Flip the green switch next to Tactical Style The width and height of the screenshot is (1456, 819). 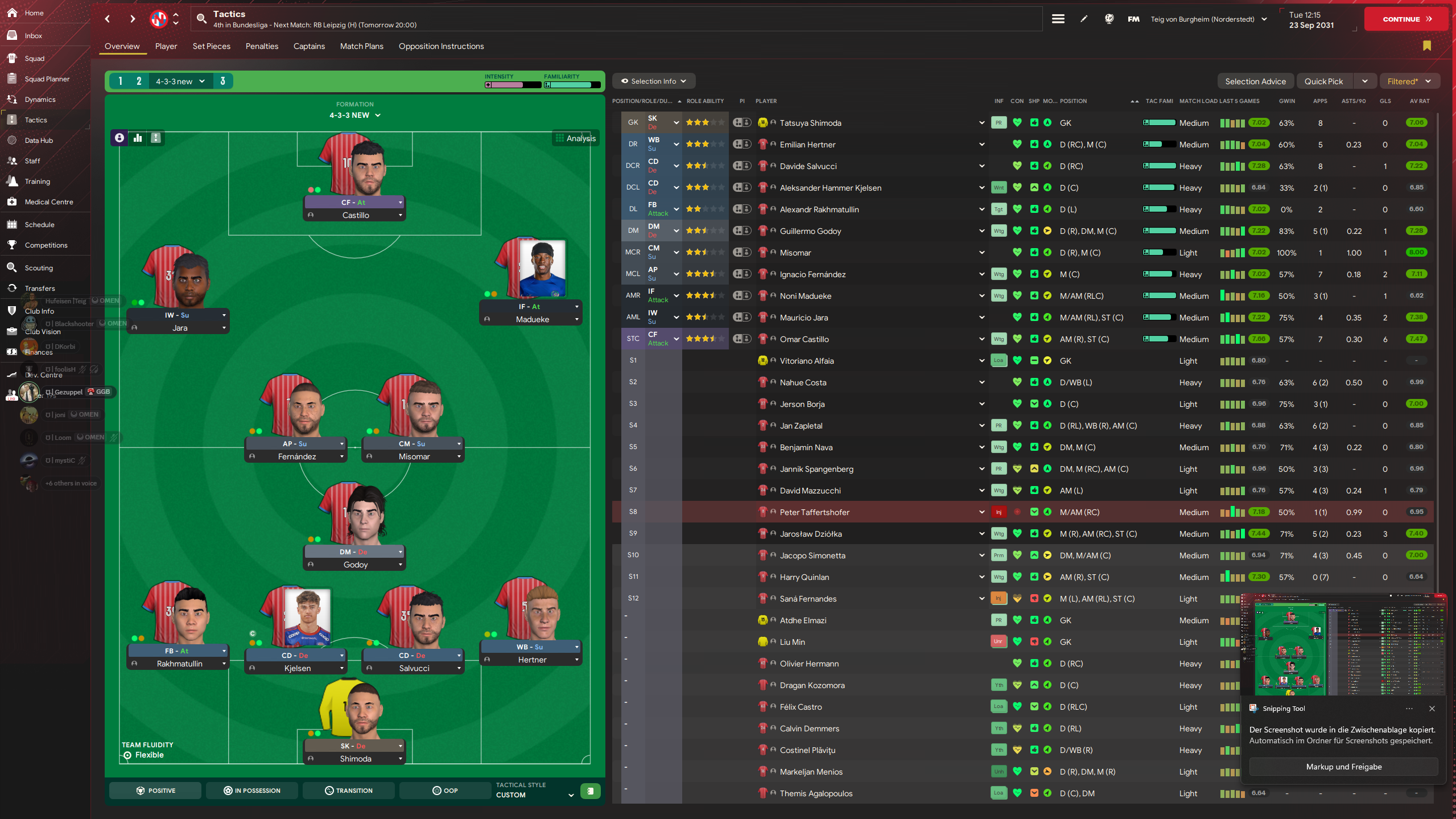click(590, 791)
